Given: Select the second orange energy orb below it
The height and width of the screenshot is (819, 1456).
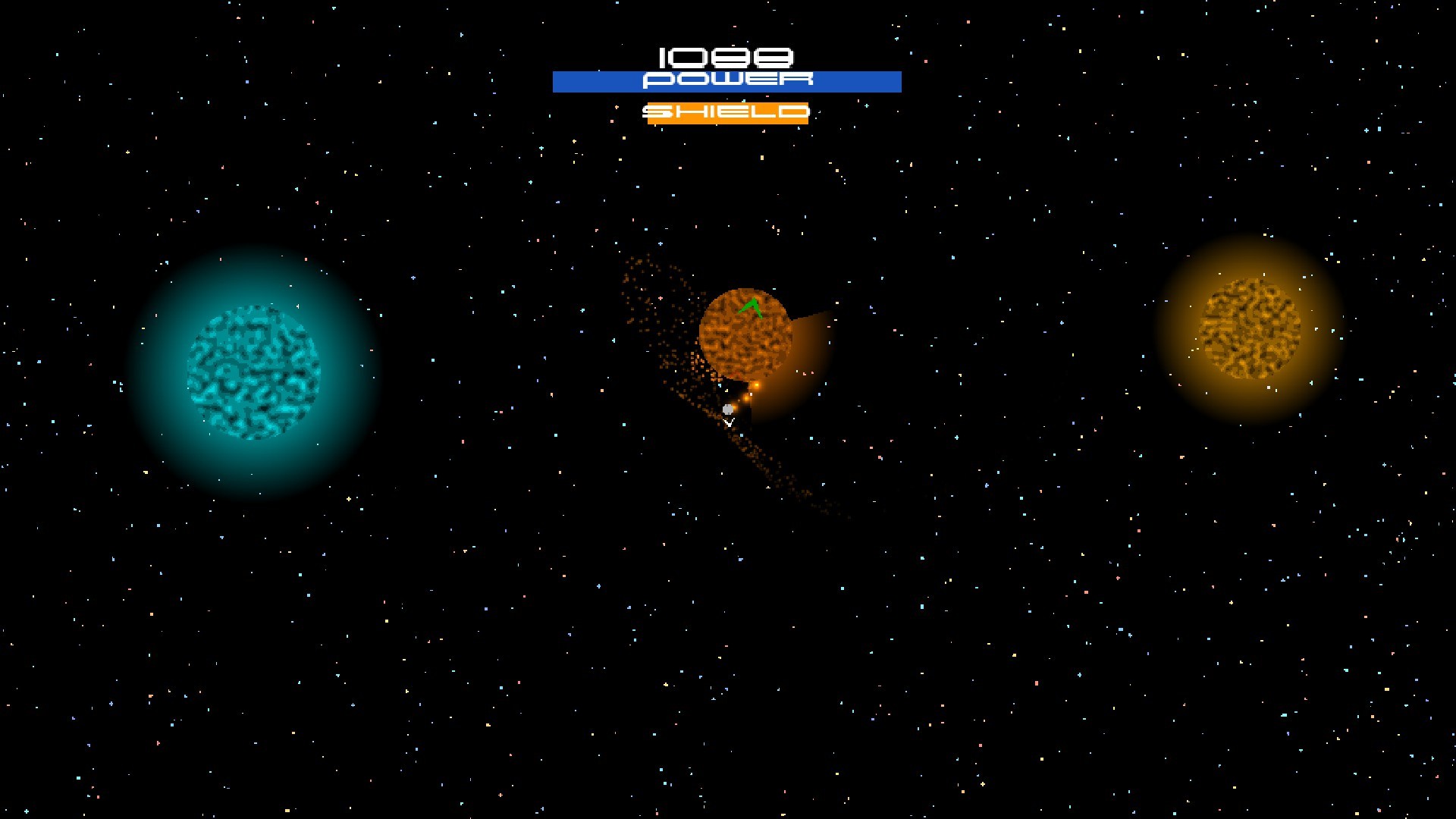Looking at the screenshot, I should [x=745, y=399].
